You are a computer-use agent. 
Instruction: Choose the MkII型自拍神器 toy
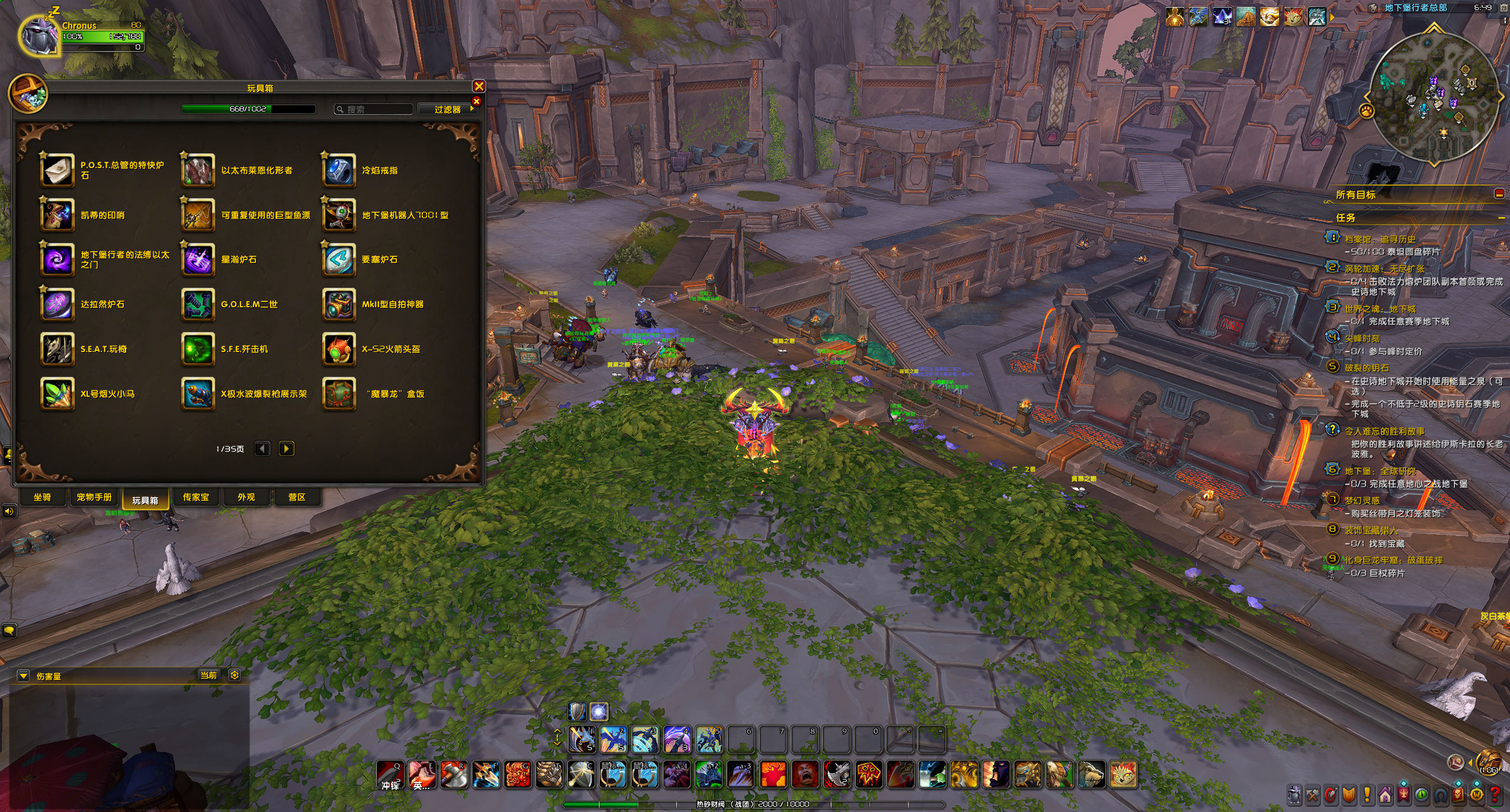339,304
